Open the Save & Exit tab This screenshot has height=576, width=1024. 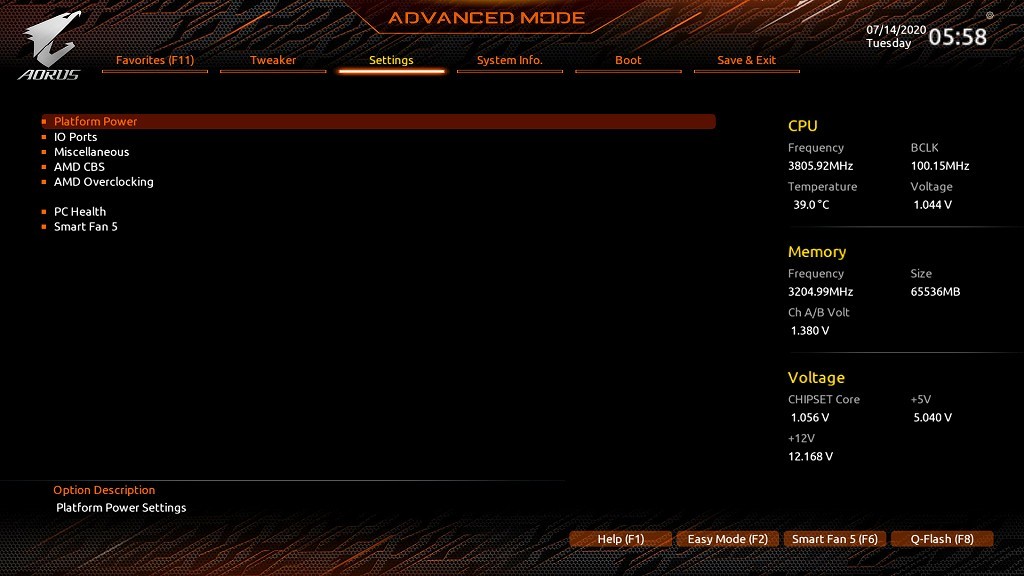(746, 60)
